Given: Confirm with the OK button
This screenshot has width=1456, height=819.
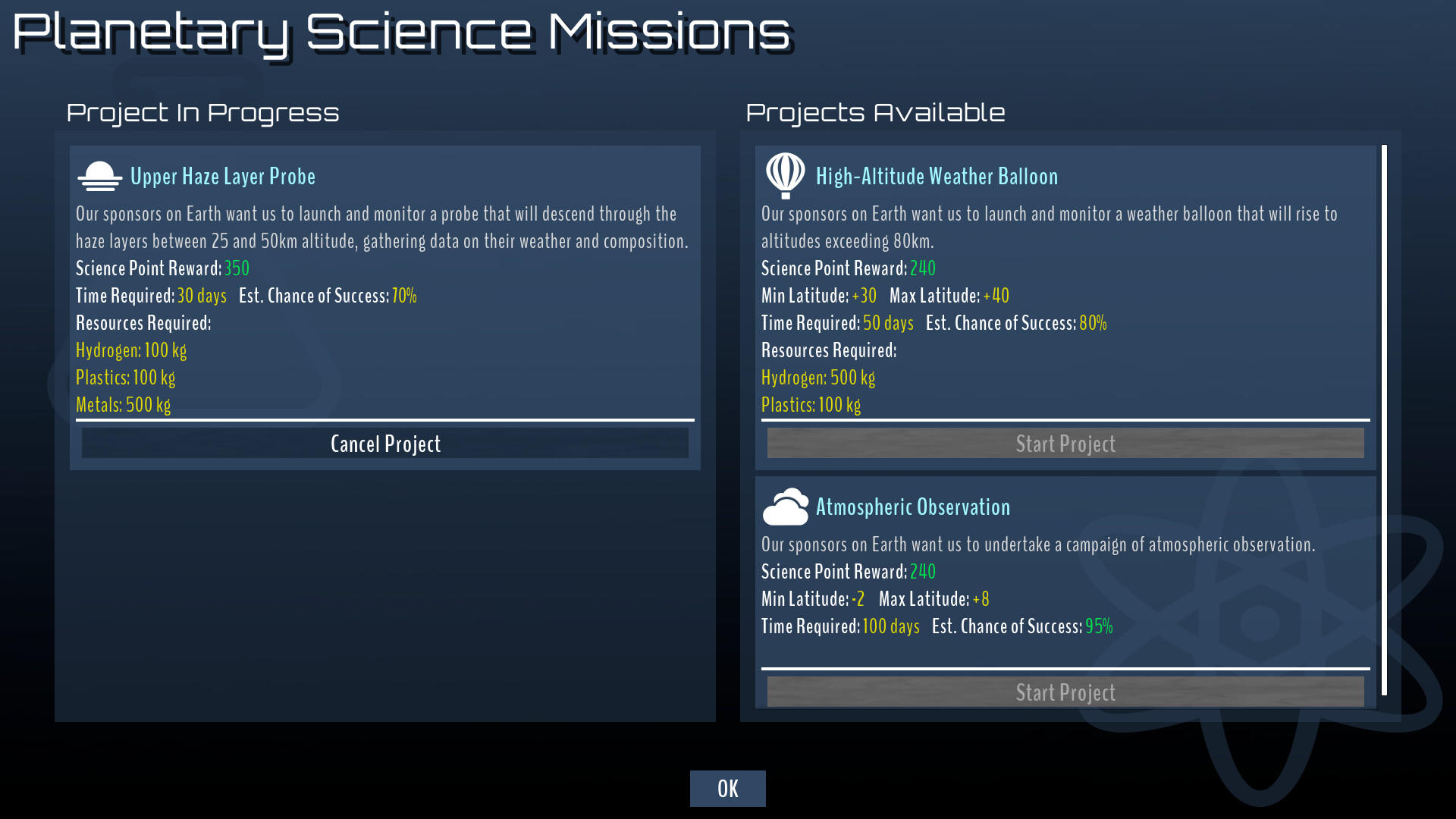Looking at the screenshot, I should [727, 788].
